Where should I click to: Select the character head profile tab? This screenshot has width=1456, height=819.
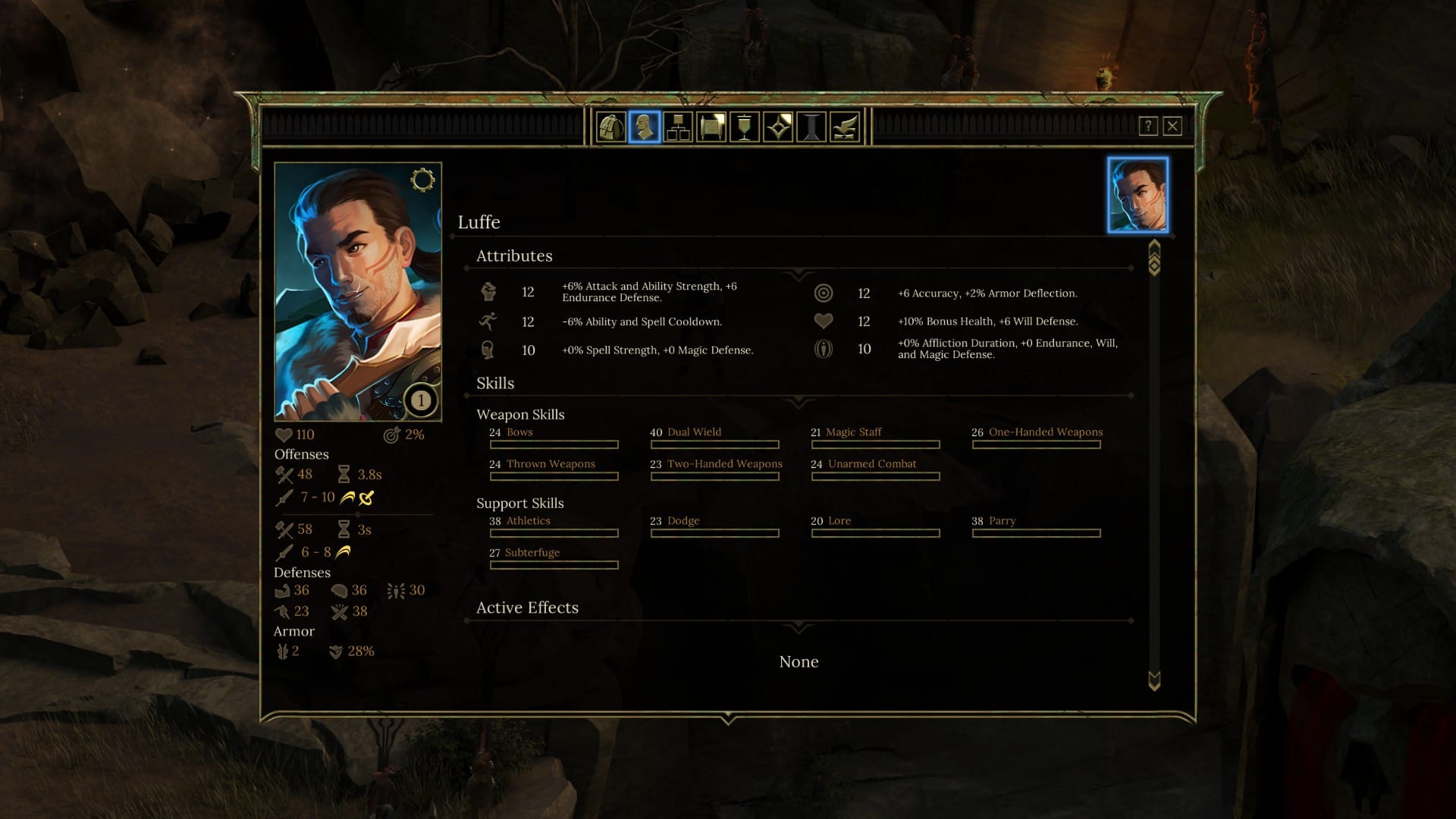644,127
